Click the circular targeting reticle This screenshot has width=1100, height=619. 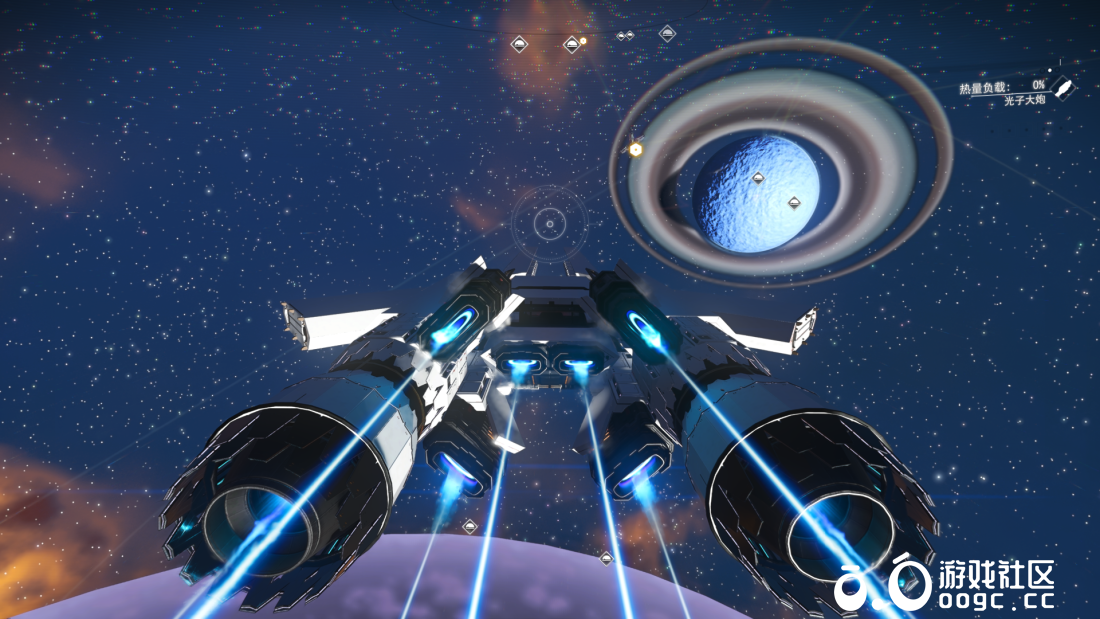(548, 223)
